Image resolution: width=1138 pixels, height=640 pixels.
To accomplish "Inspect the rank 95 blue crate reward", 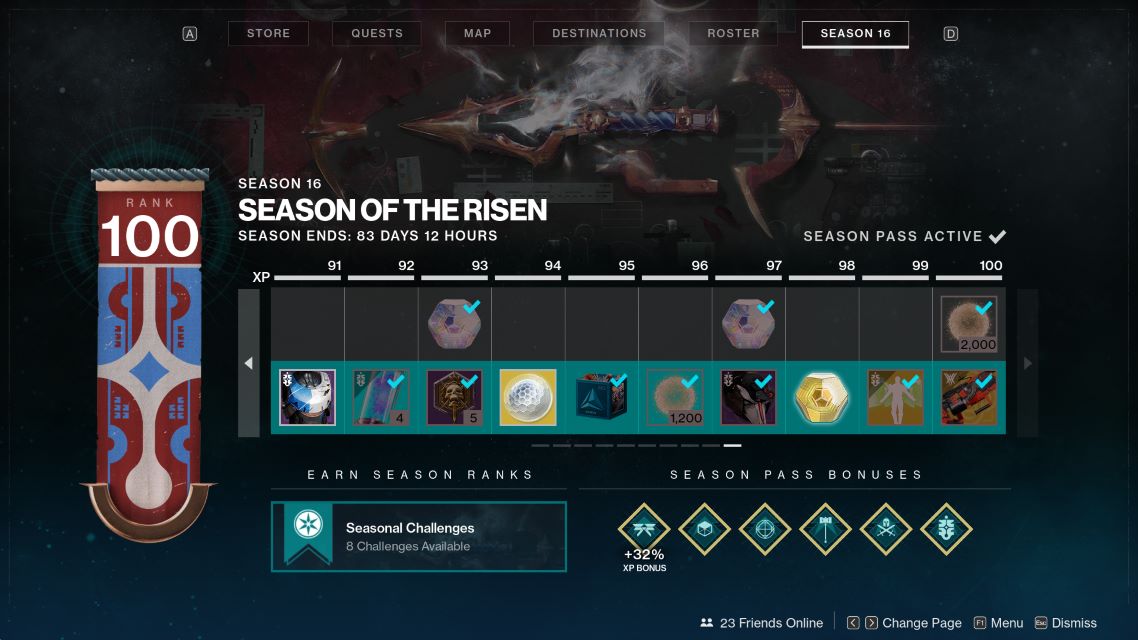I will click(x=602, y=397).
